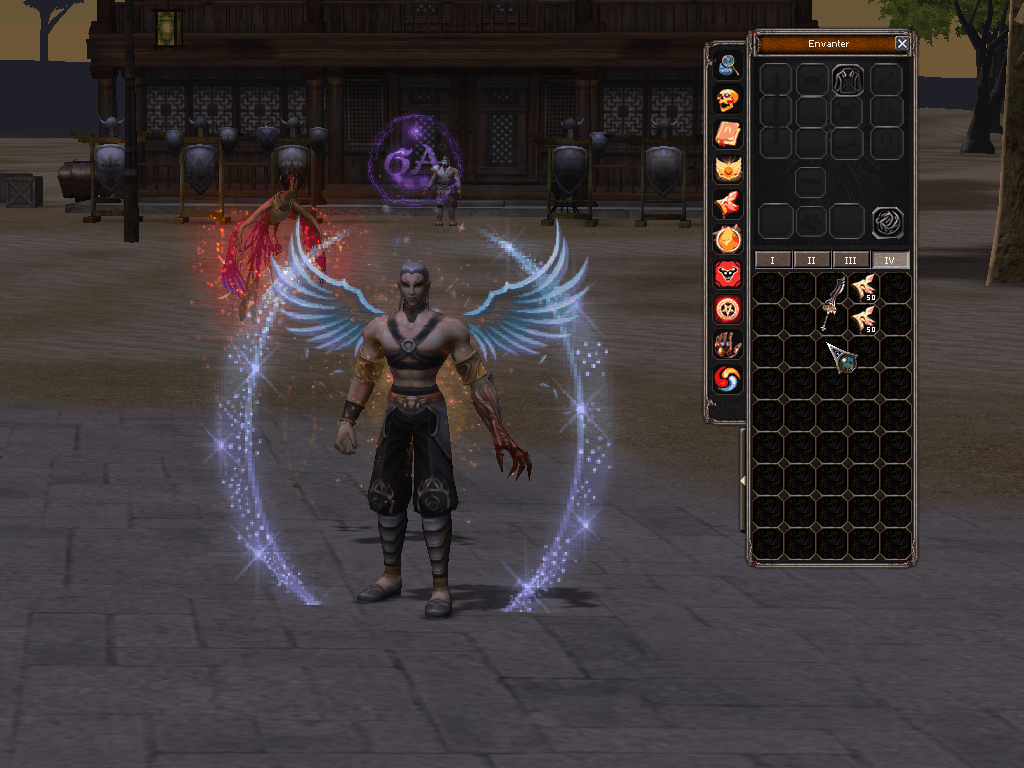Viewport: 1024px width, 768px height.
Task: Open the red book sidebar icon
Action: pyautogui.click(x=728, y=135)
